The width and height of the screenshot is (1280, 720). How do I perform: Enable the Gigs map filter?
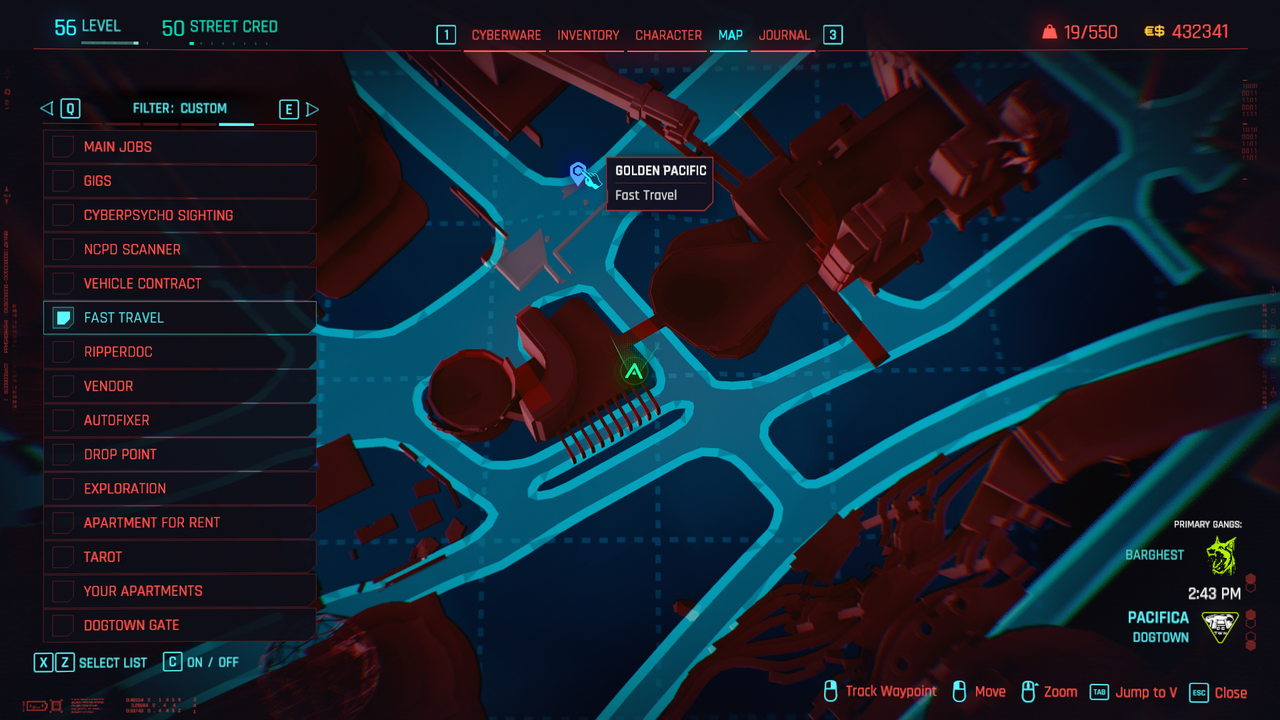coord(63,181)
